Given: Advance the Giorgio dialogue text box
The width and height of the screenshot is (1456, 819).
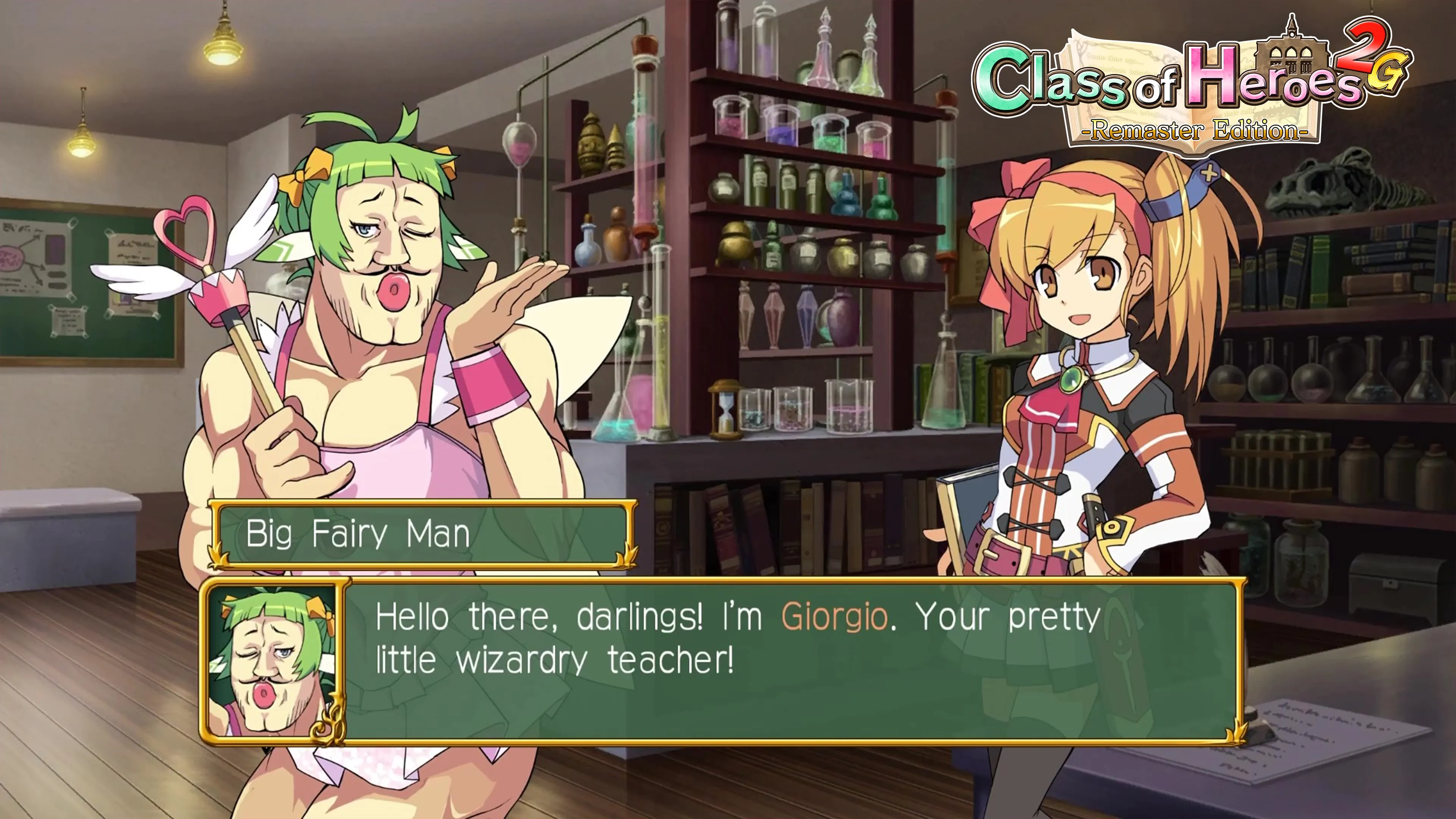Looking at the screenshot, I should click(x=791, y=661).
